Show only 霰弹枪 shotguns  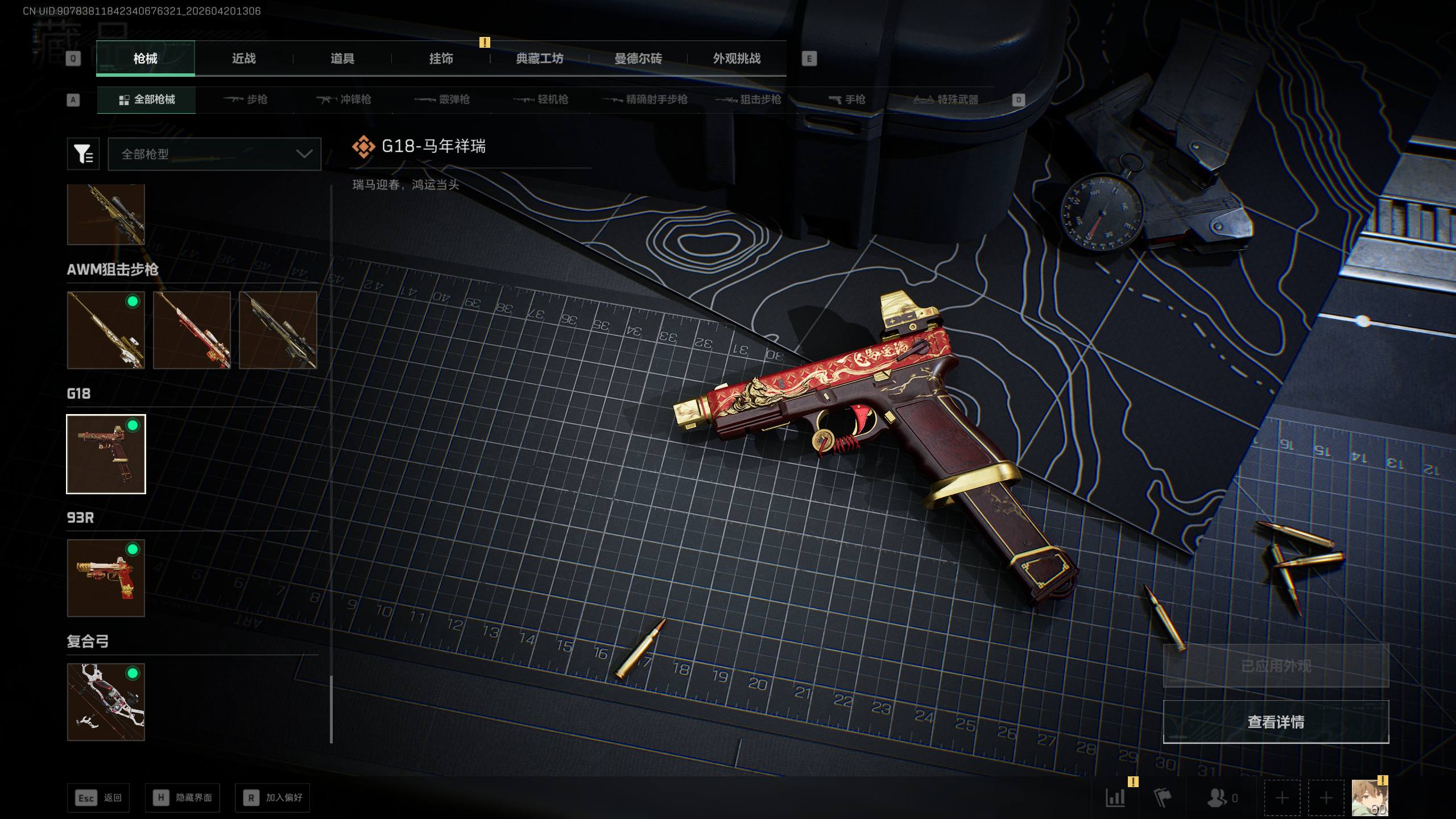tap(442, 100)
